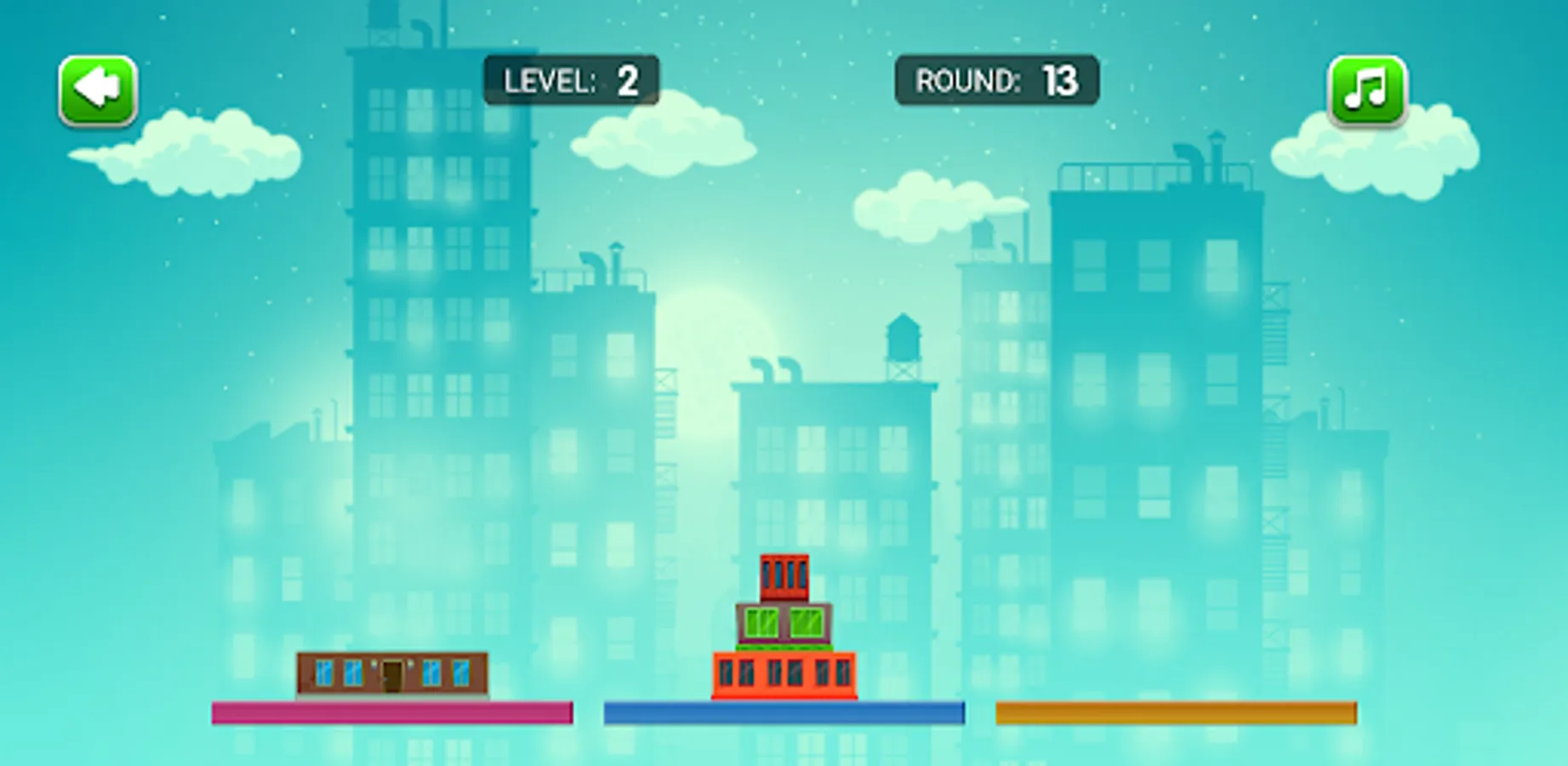Toggle game audio with the music button
Viewport: 1568px width, 766px height.
[1368, 91]
